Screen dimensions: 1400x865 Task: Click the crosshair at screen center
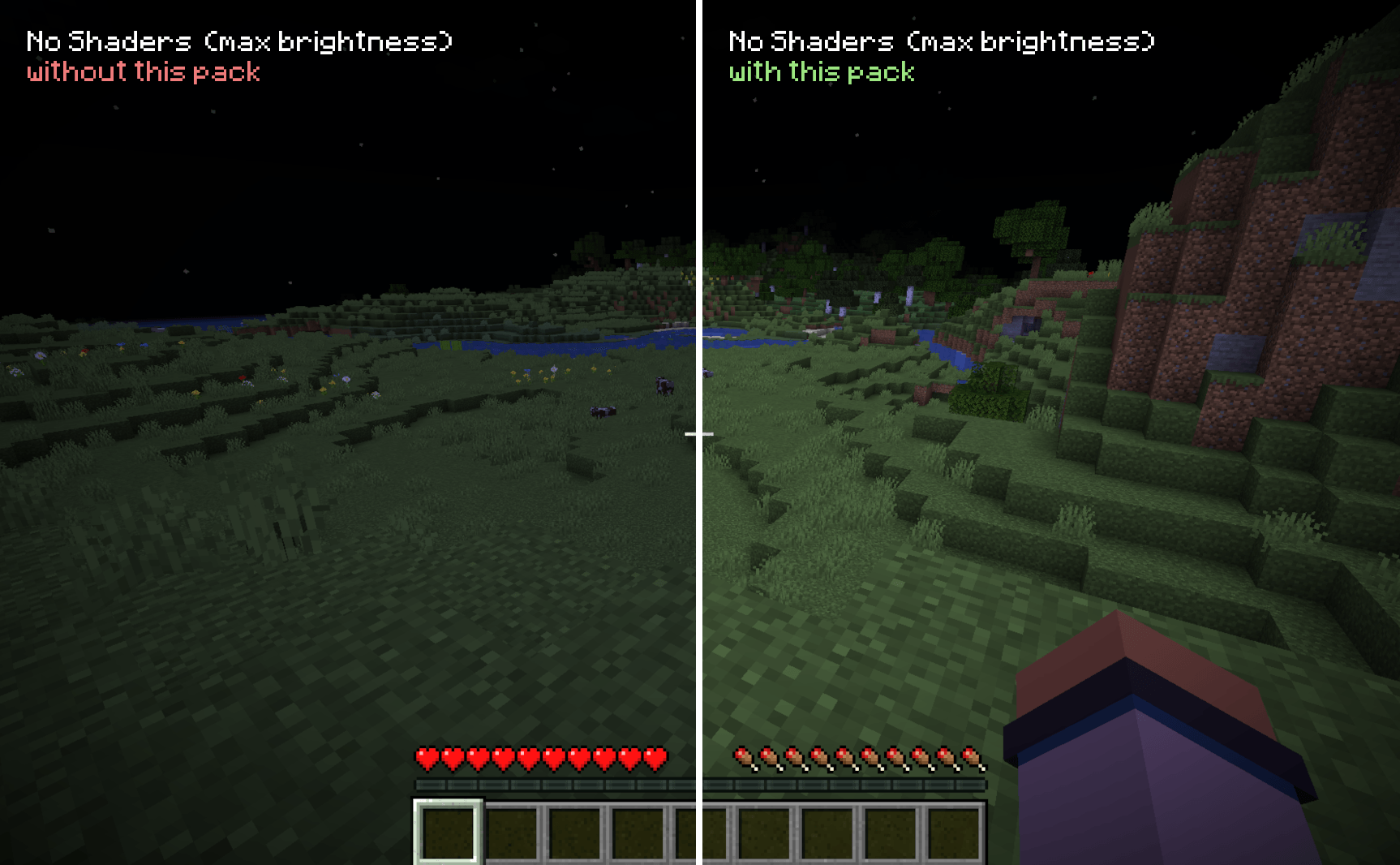click(x=699, y=435)
